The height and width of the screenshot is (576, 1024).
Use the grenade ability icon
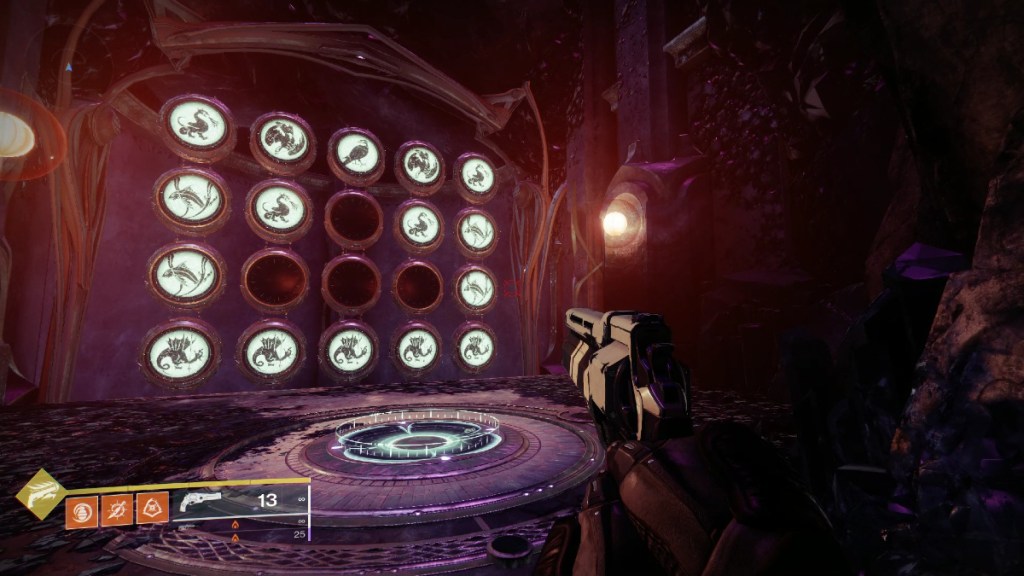pos(81,511)
